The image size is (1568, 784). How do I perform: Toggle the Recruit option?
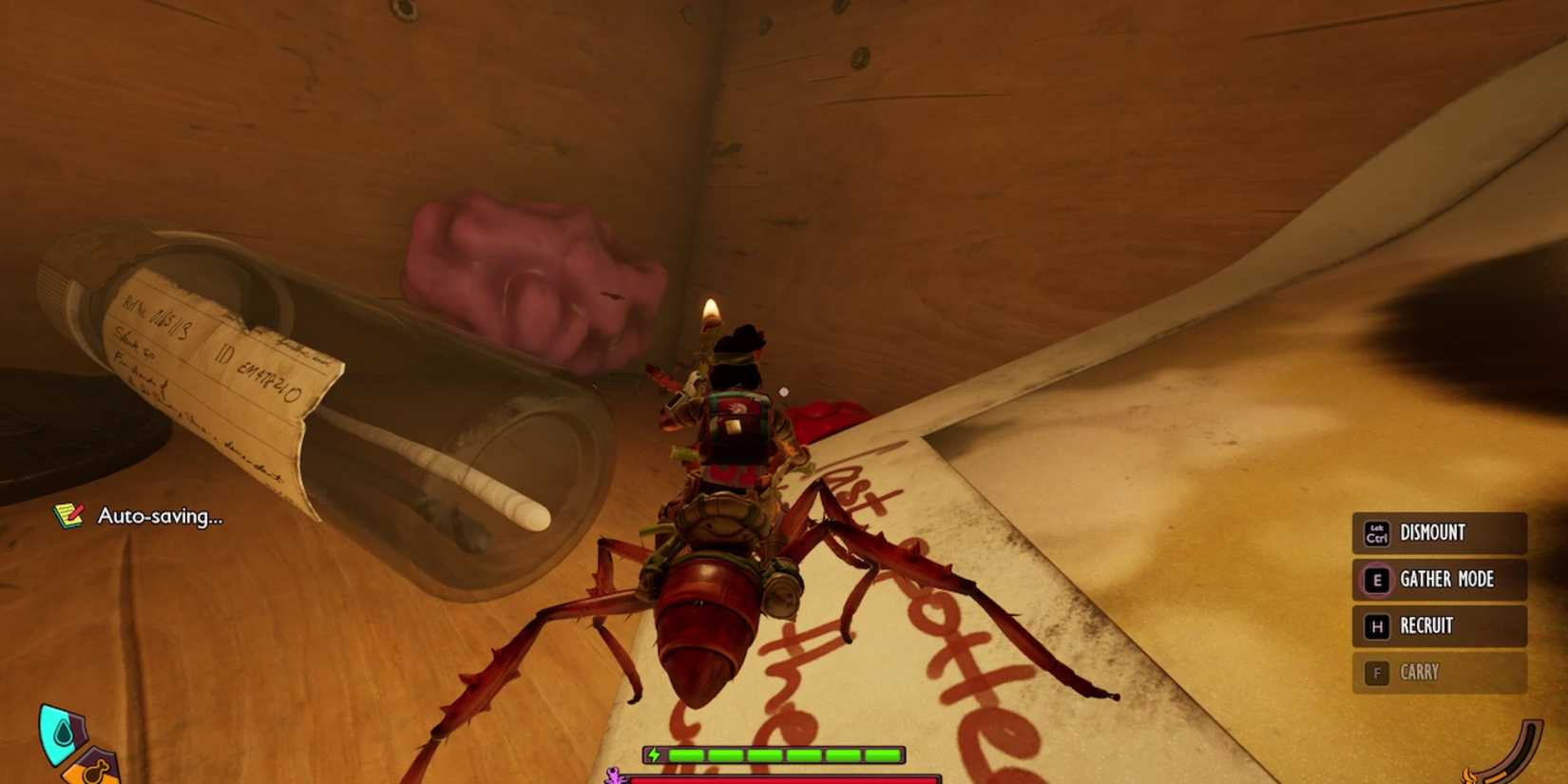pos(1426,626)
